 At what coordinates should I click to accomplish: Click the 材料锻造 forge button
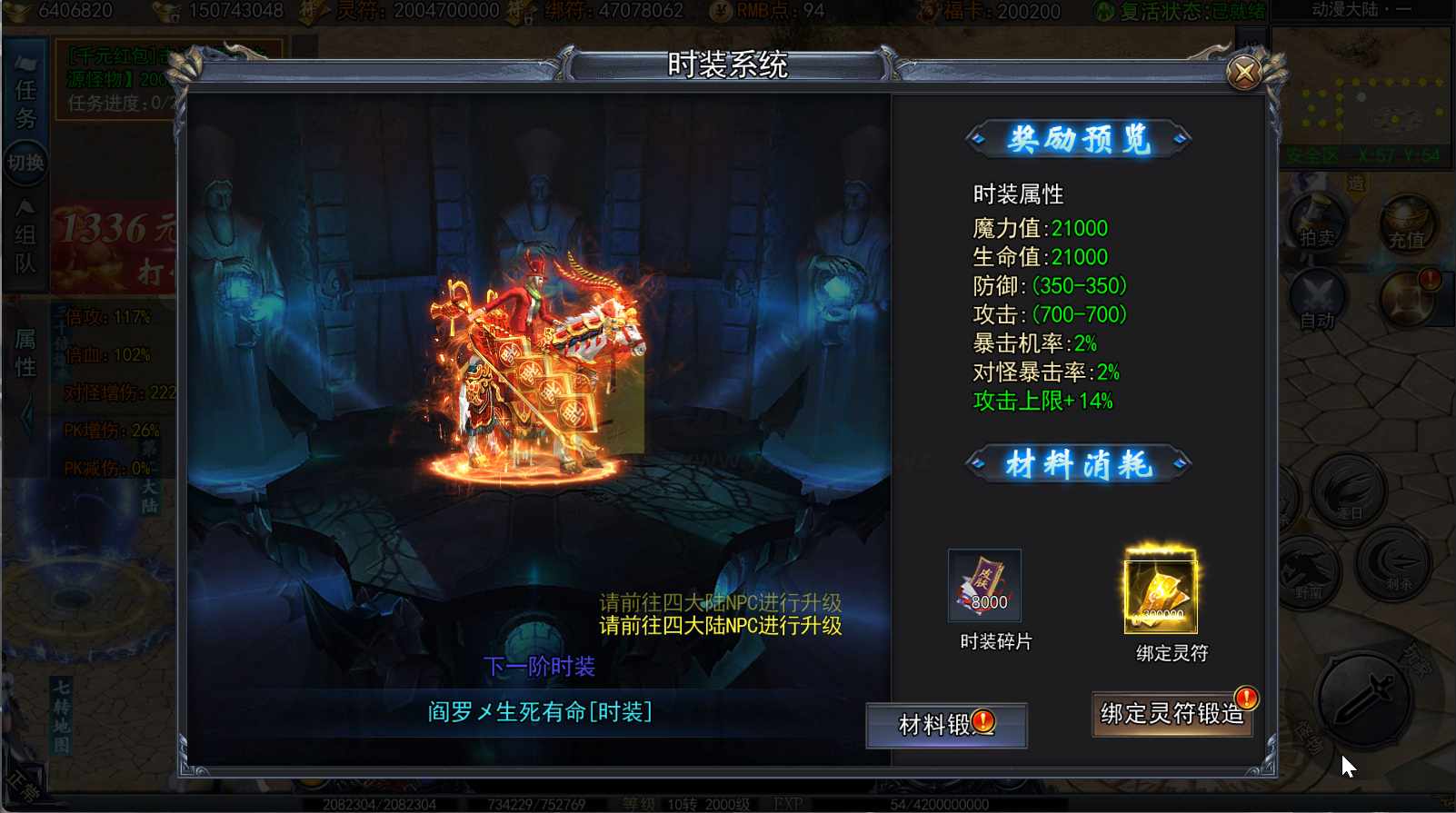point(945,725)
